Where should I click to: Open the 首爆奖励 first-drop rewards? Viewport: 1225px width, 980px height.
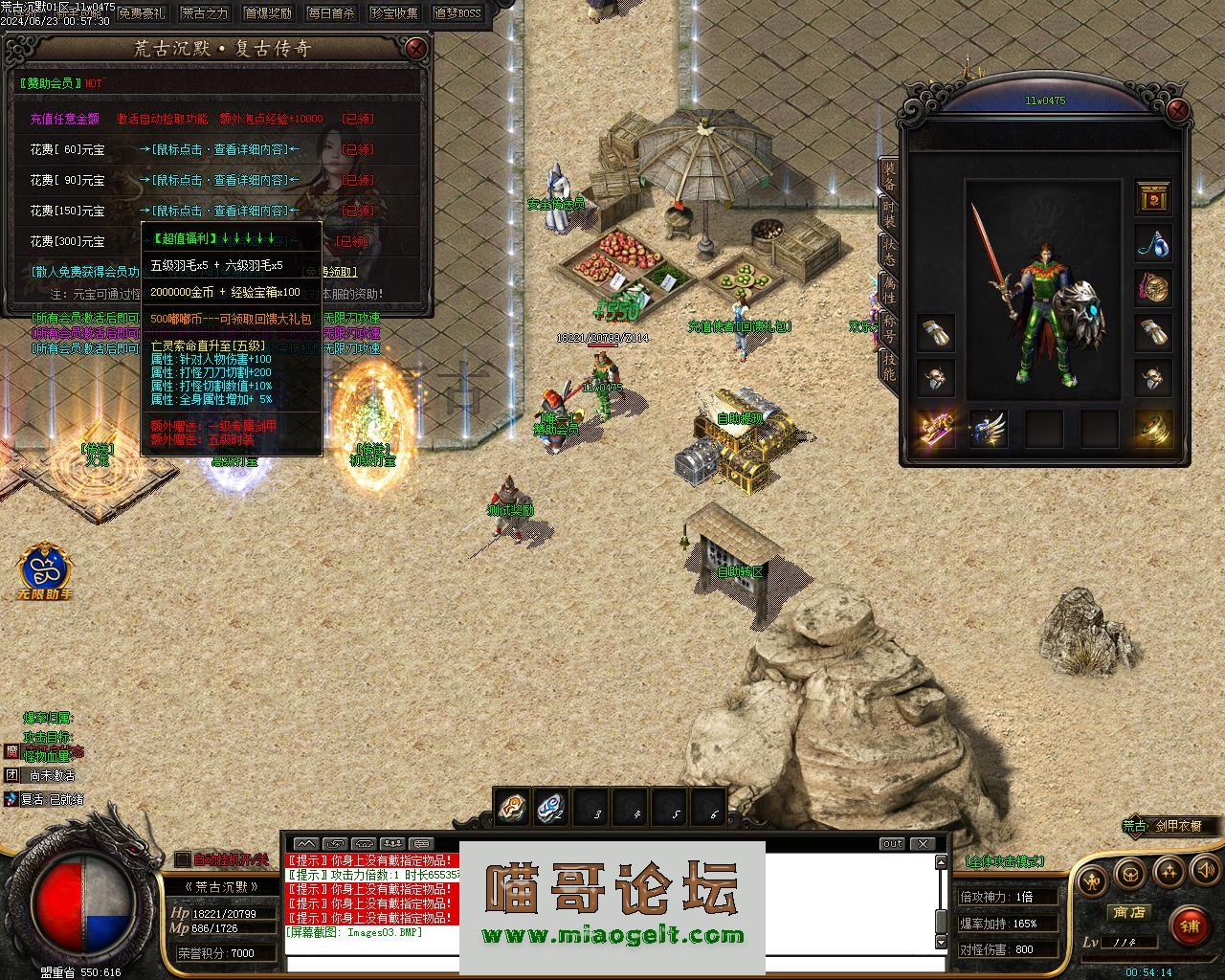[x=269, y=13]
